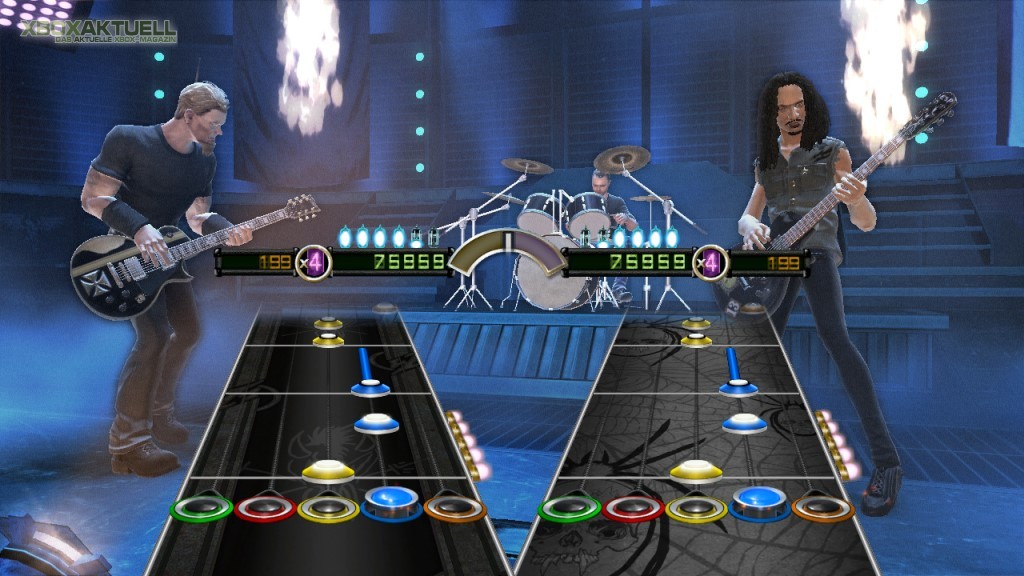Click player one's green fret button
The width and height of the screenshot is (1024, 576).
(x=202, y=507)
